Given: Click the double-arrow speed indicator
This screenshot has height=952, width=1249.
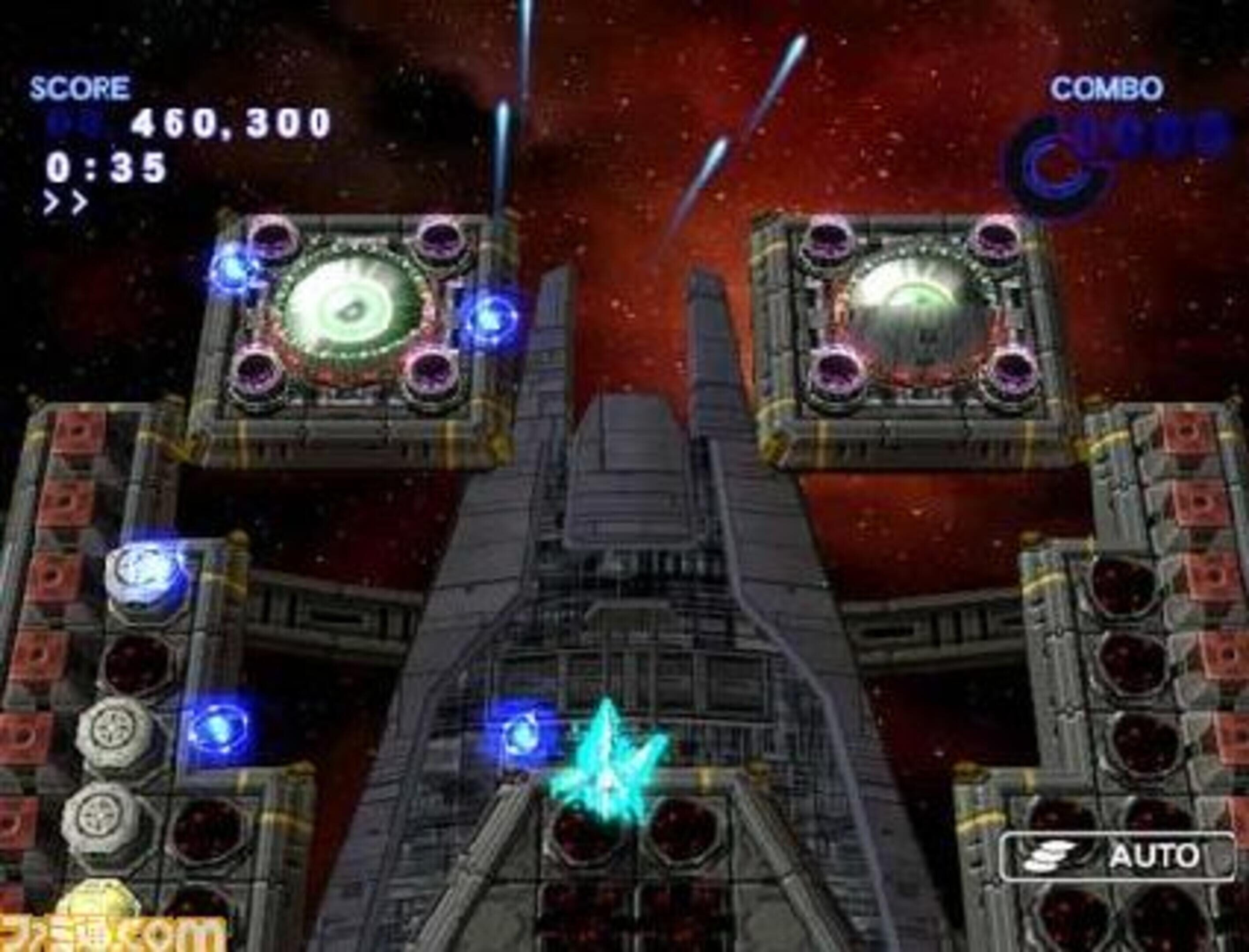Looking at the screenshot, I should point(66,202).
